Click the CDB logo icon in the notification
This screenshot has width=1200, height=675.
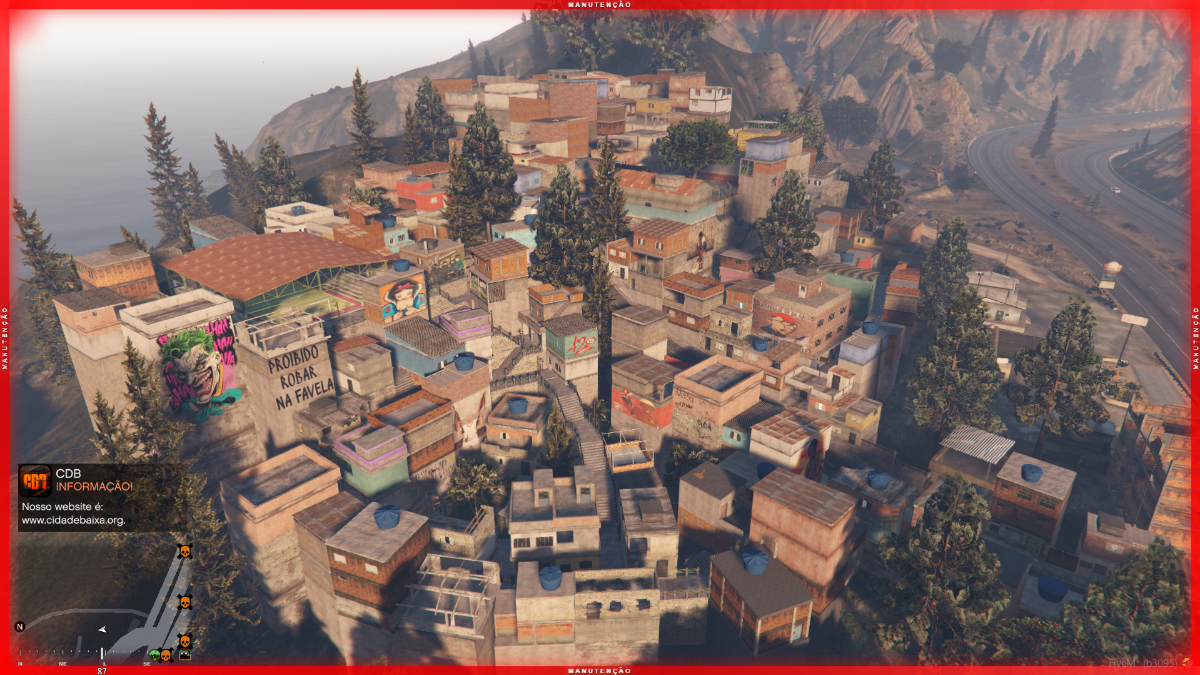[x=35, y=480]
